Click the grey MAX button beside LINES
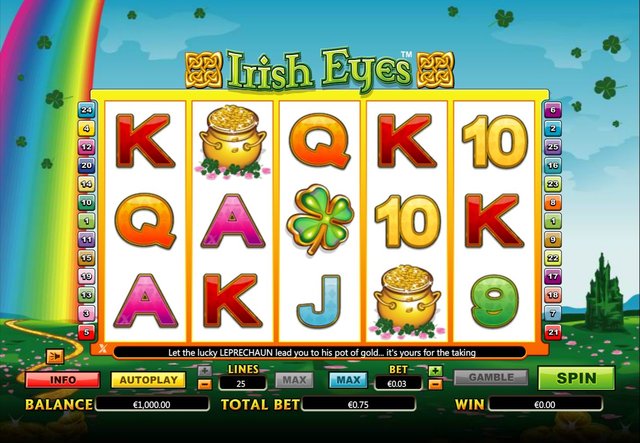 pos(290,380)
